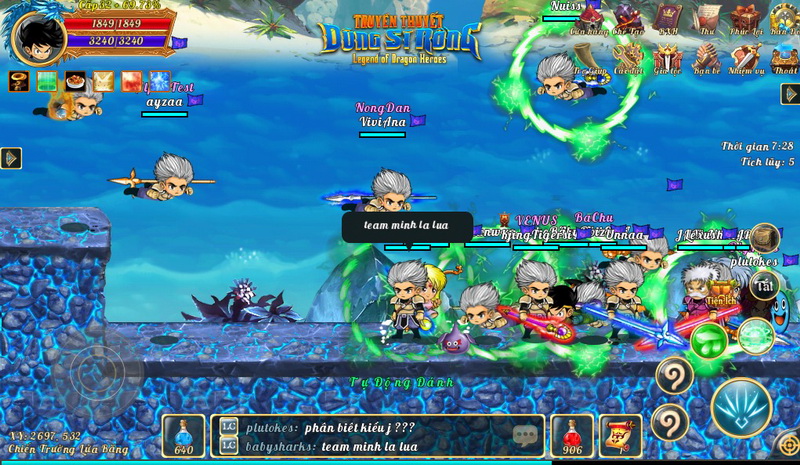
Task: Show the BXH ranking board
Action: click(x=667, y=18)
